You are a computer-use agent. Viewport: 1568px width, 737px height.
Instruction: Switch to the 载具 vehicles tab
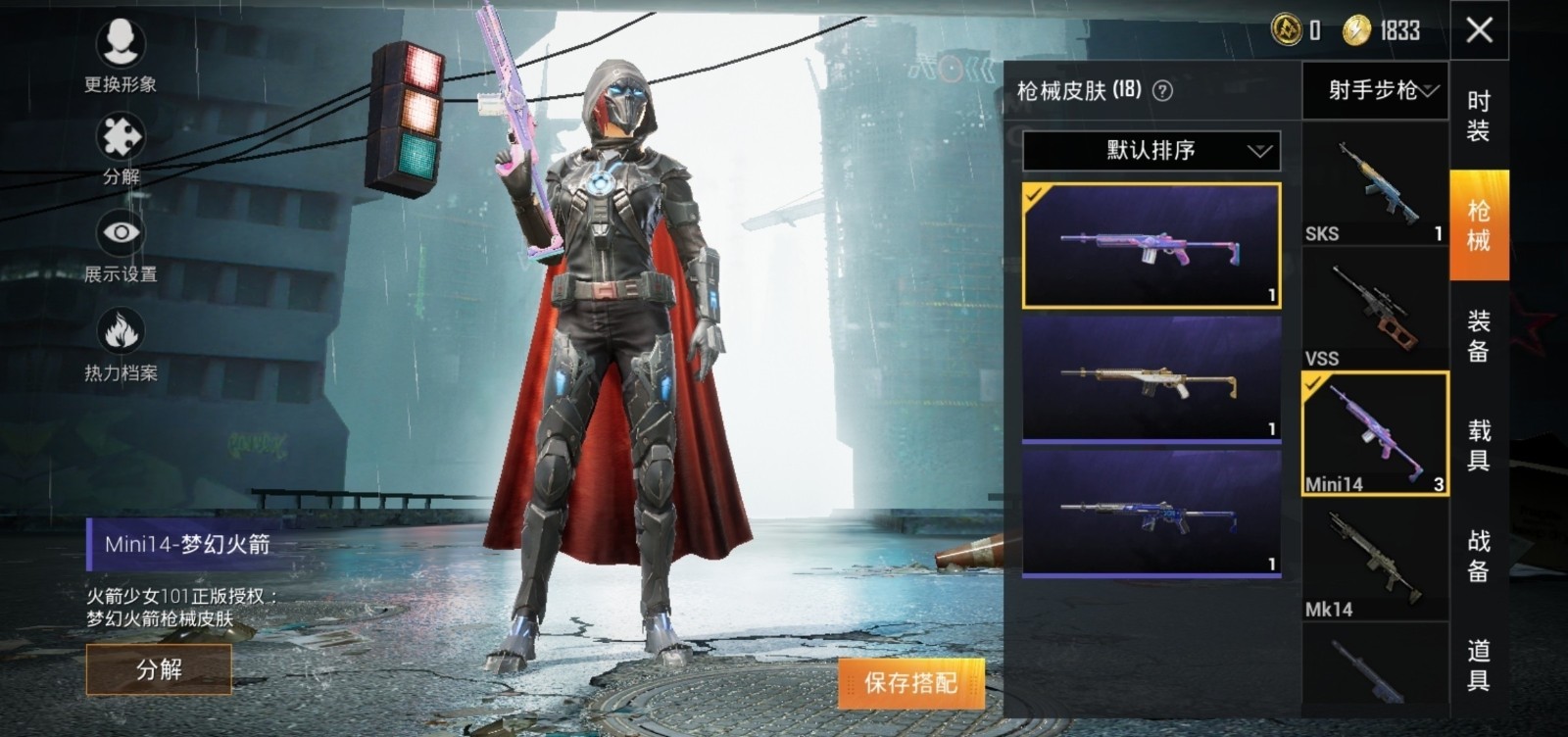pos(1479,445)
